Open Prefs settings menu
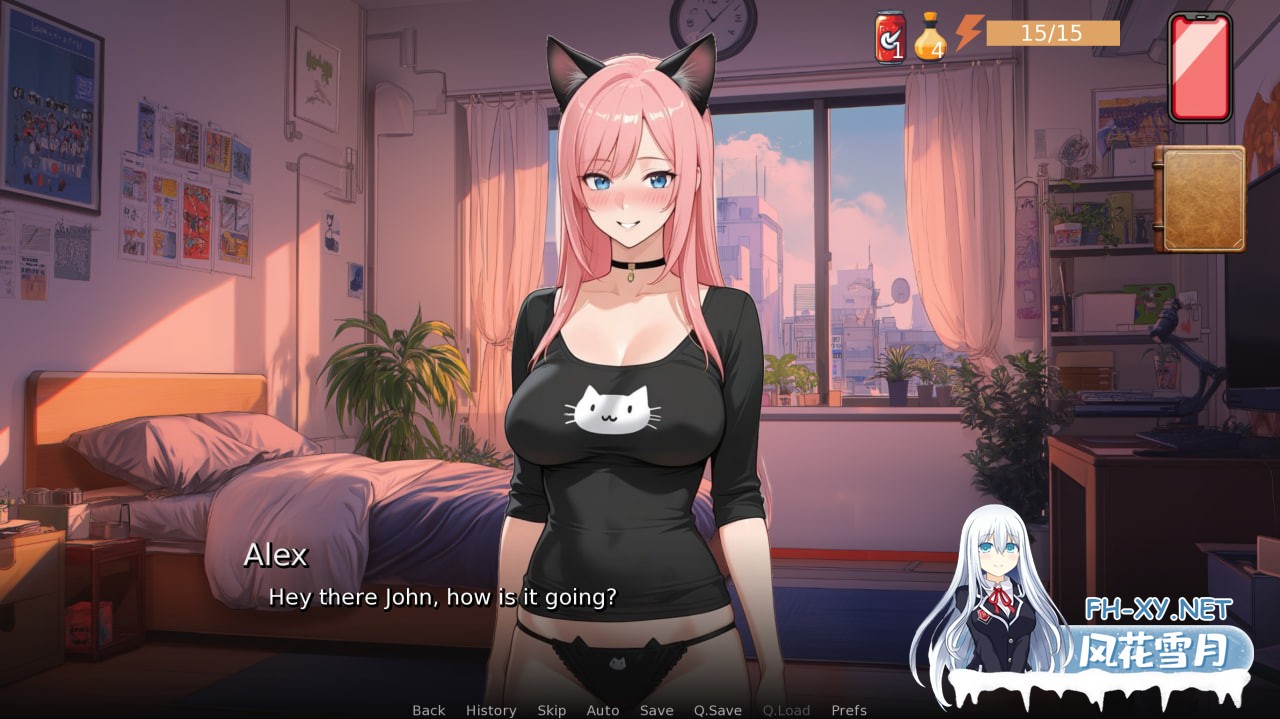The height and width of the screenshot is (719, 1280). (849, 710)
